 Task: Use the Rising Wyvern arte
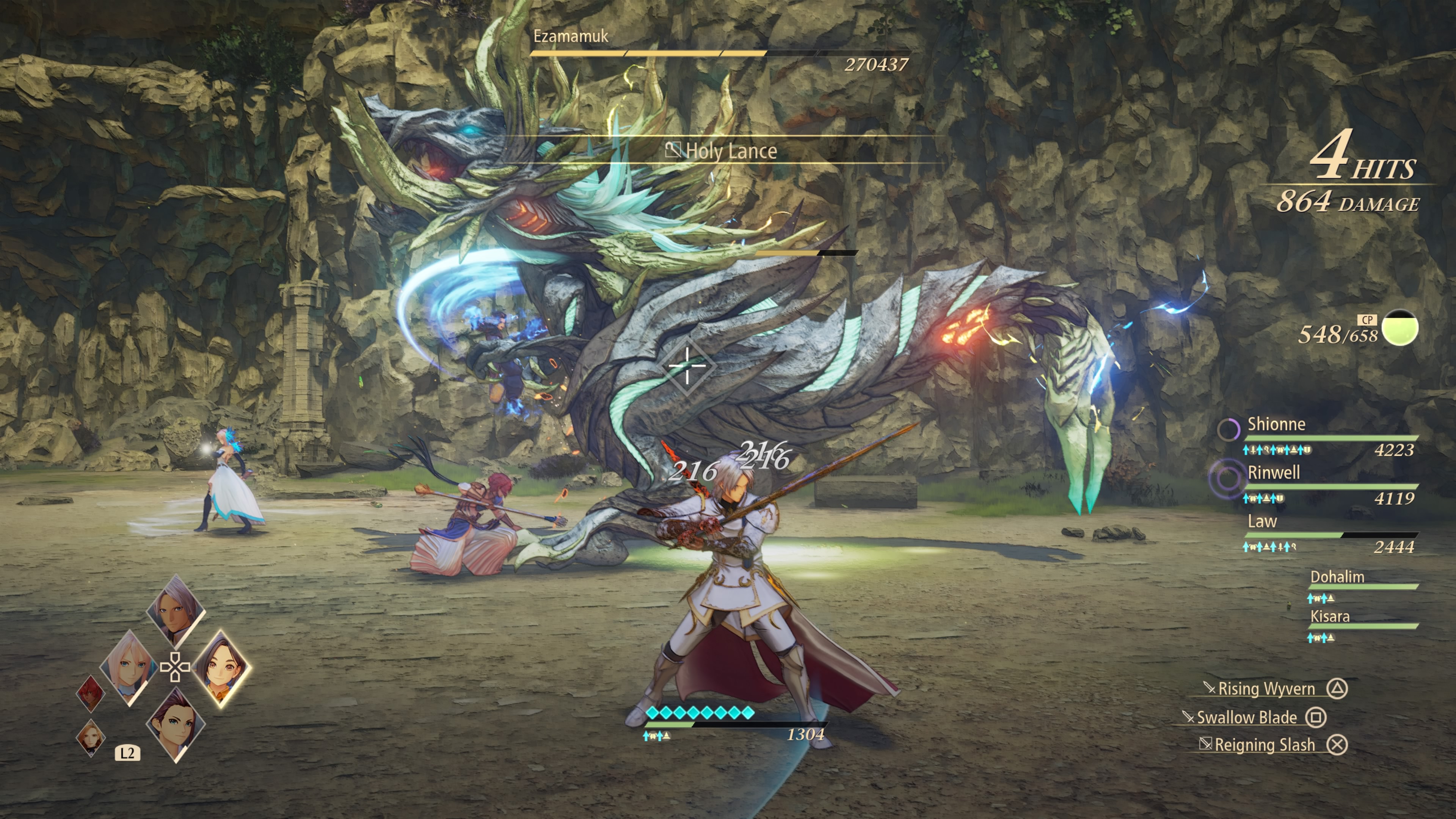pyautogui.click(x=1266, y=689)
